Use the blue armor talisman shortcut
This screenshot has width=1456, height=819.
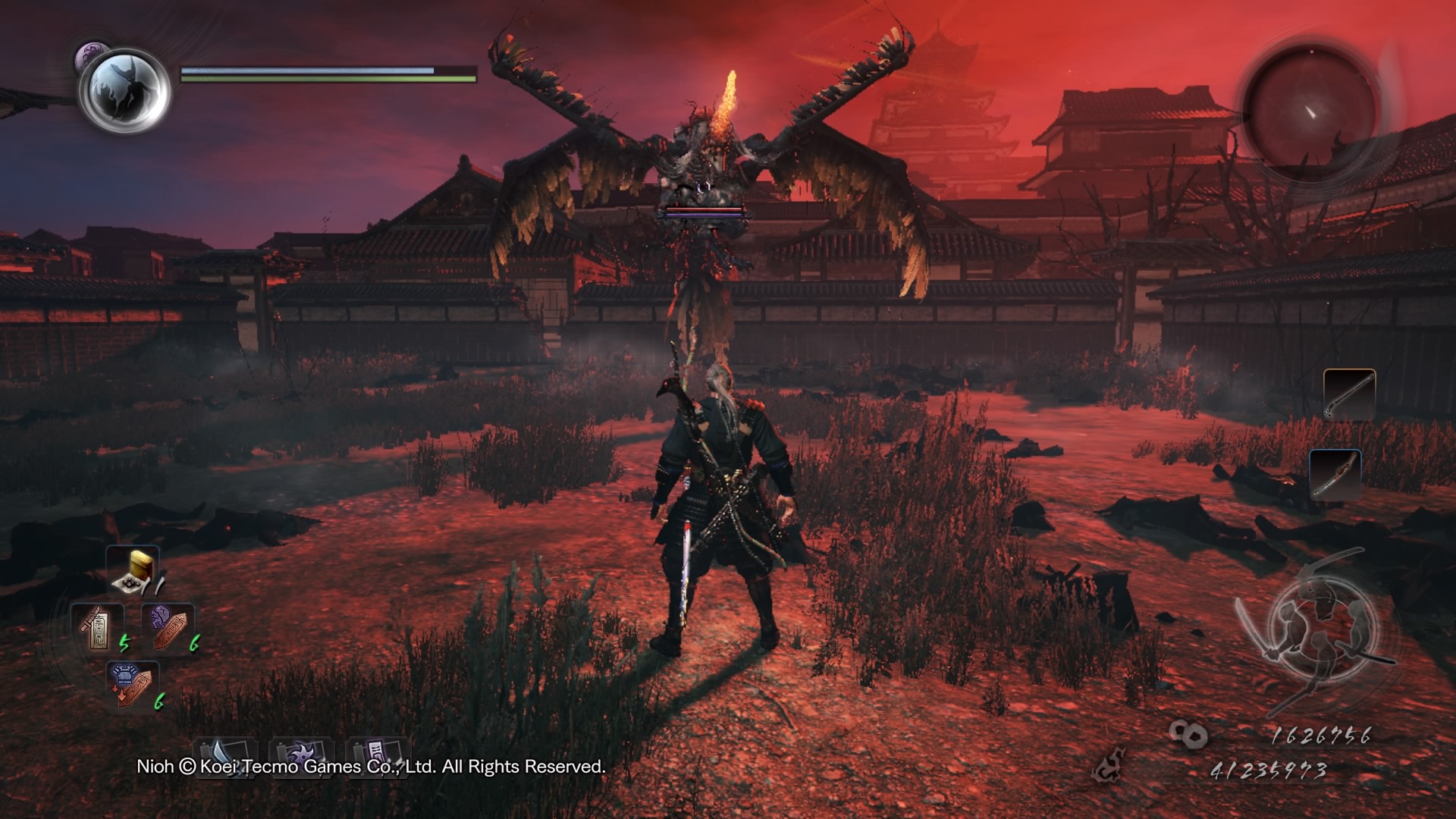(x=132, y=685)
